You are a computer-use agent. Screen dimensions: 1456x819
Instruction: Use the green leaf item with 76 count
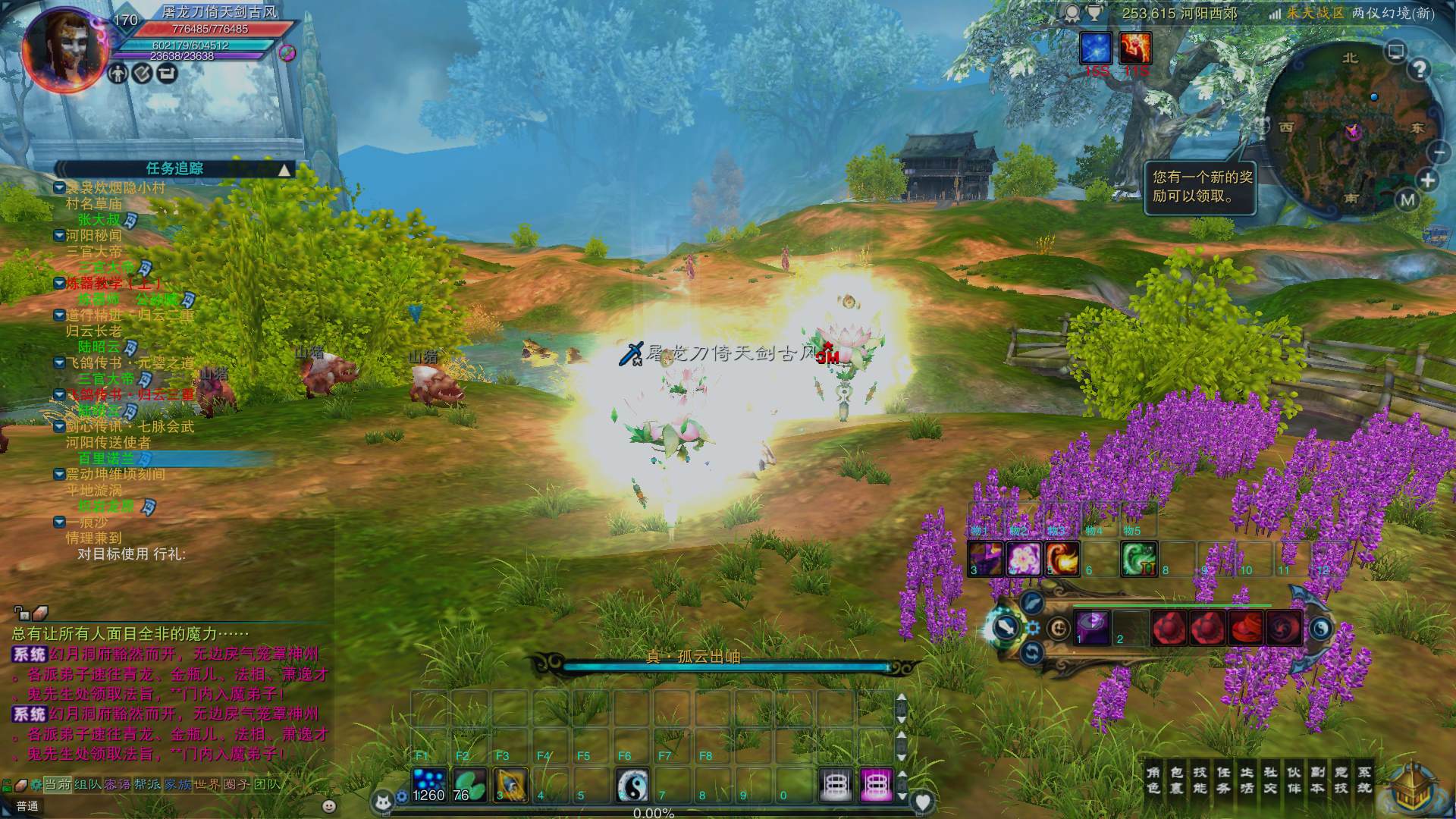click(469, 785)
